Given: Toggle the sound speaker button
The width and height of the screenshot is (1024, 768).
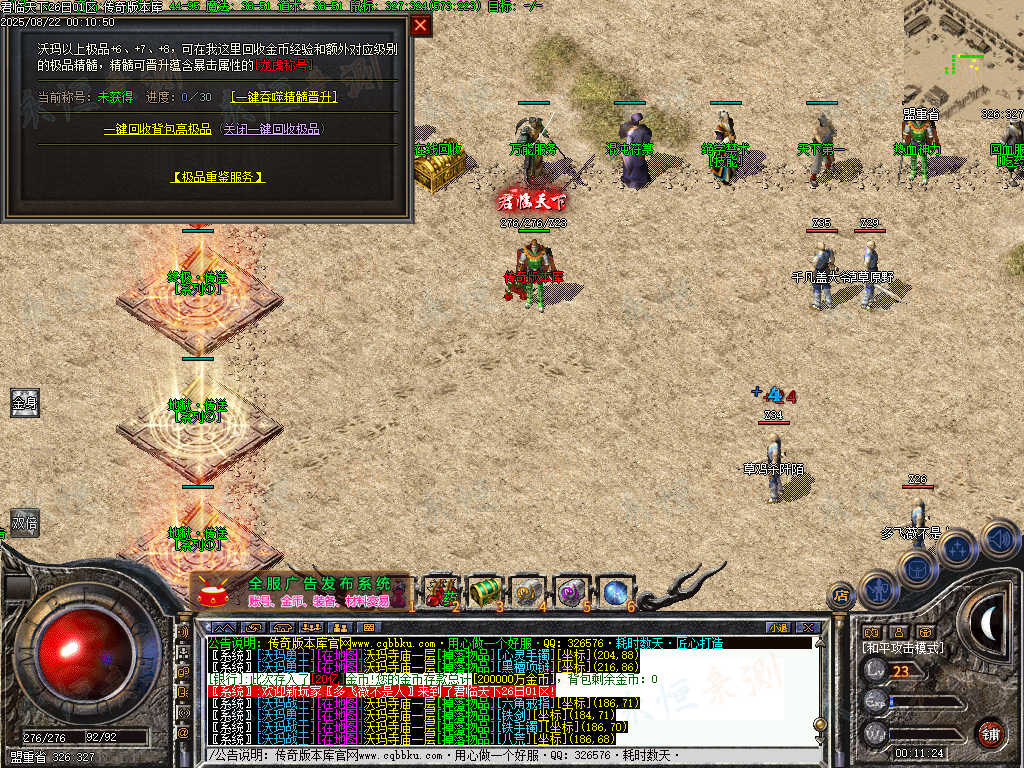Looking at the screenshot, I should (x=999, y=539).
